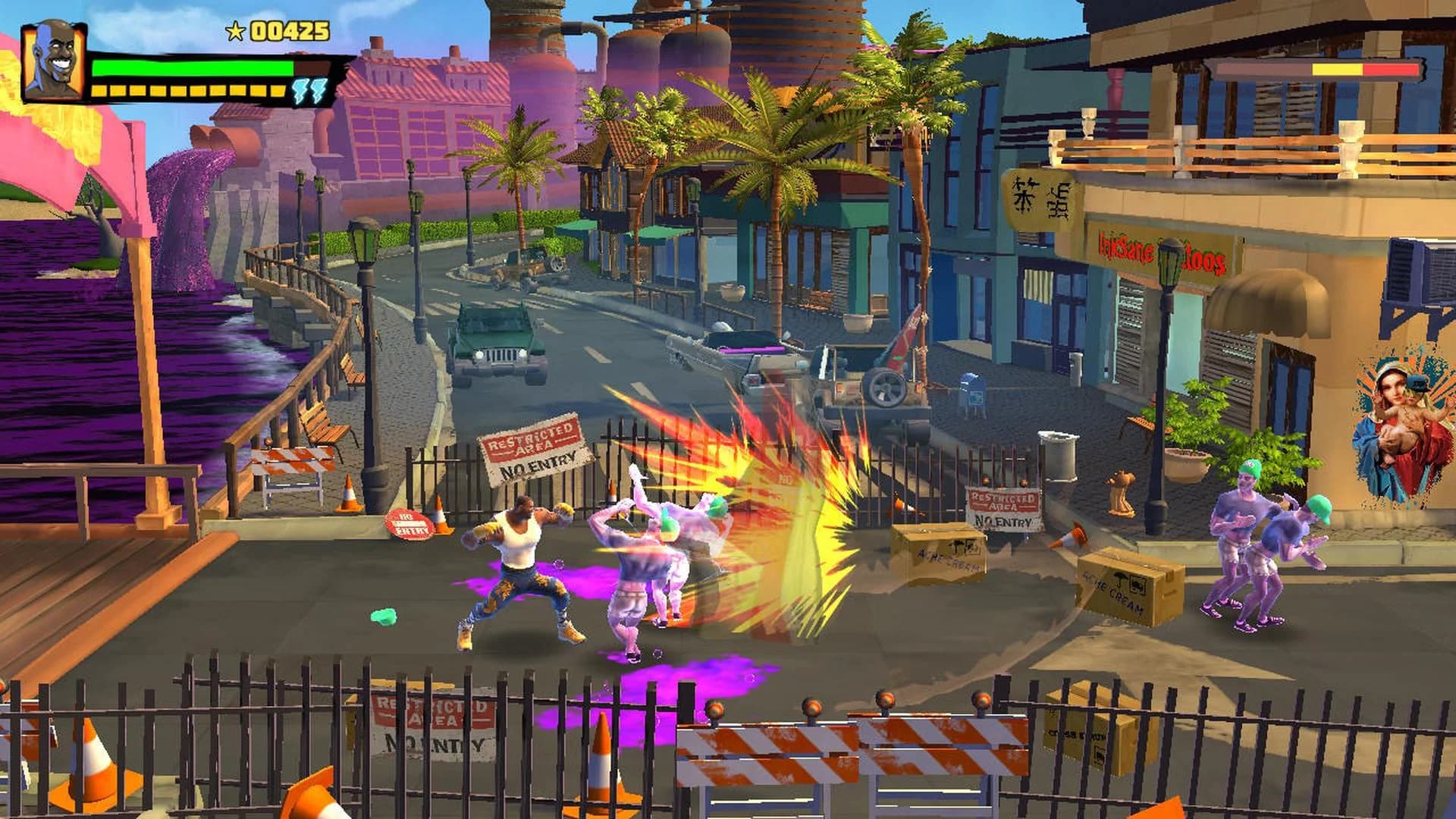
Task: Click the star icon beside the score
Action: click(x=234, y=32)
